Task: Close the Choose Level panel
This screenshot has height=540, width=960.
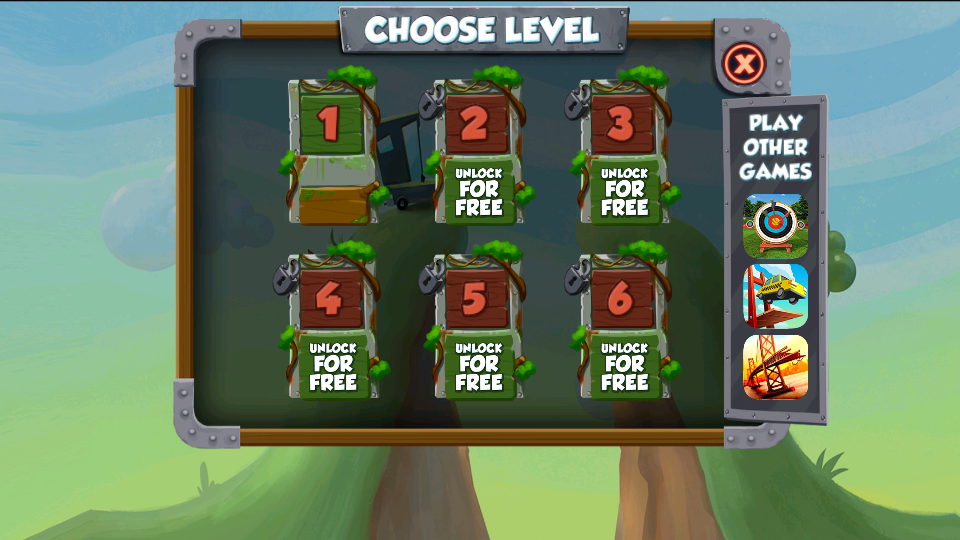Action: pyautogui.click(x=744, y=65)
